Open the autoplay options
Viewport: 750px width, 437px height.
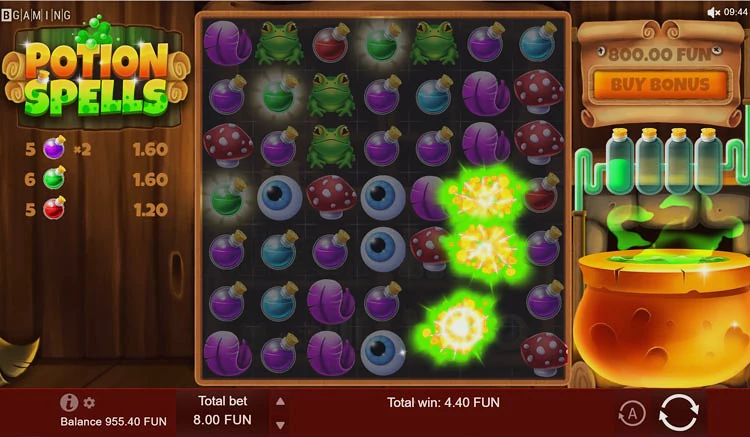pos(630,413)
